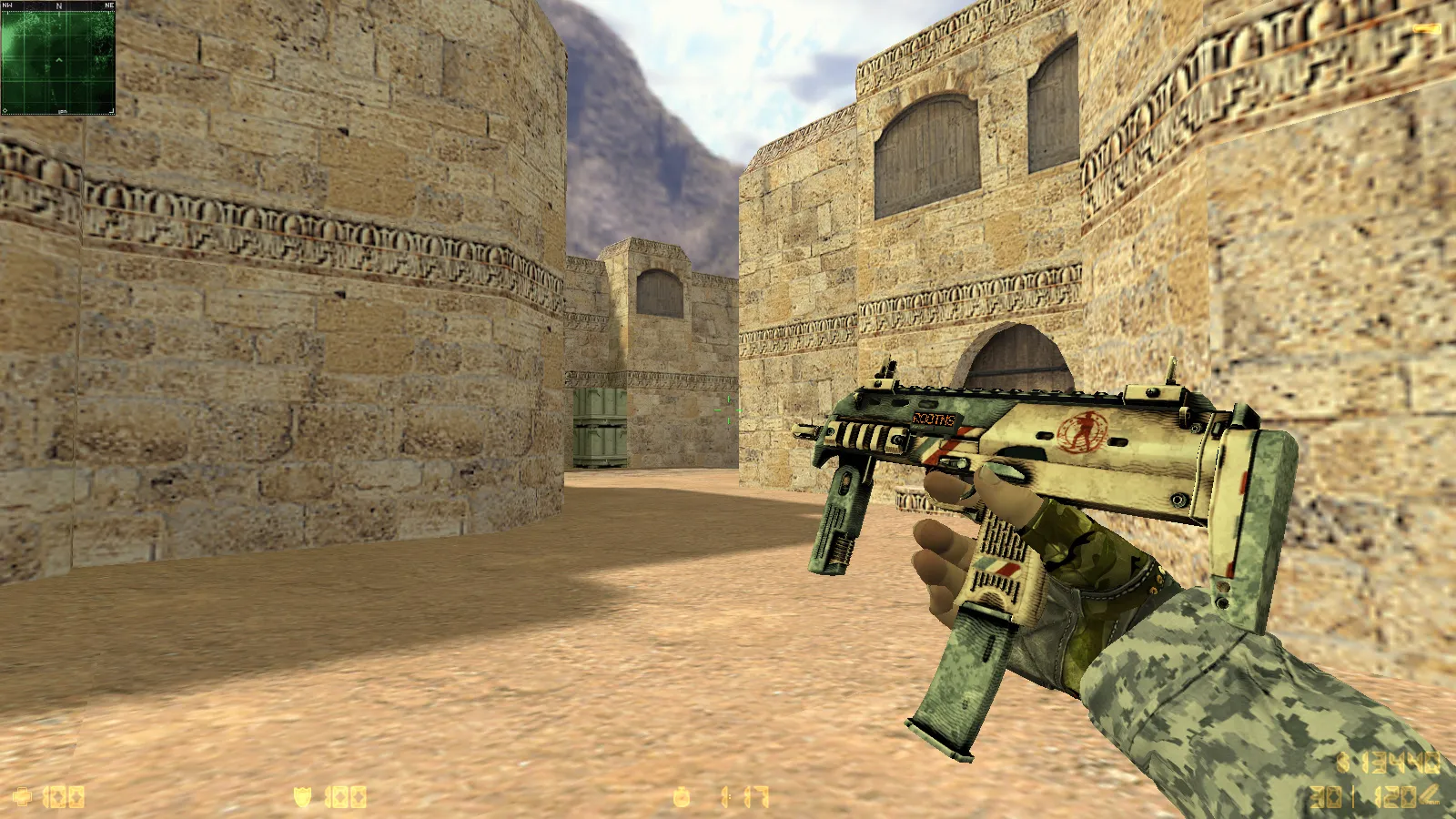Click the NW compass label on radar
1456x819 pixels.
click(8, 5)
